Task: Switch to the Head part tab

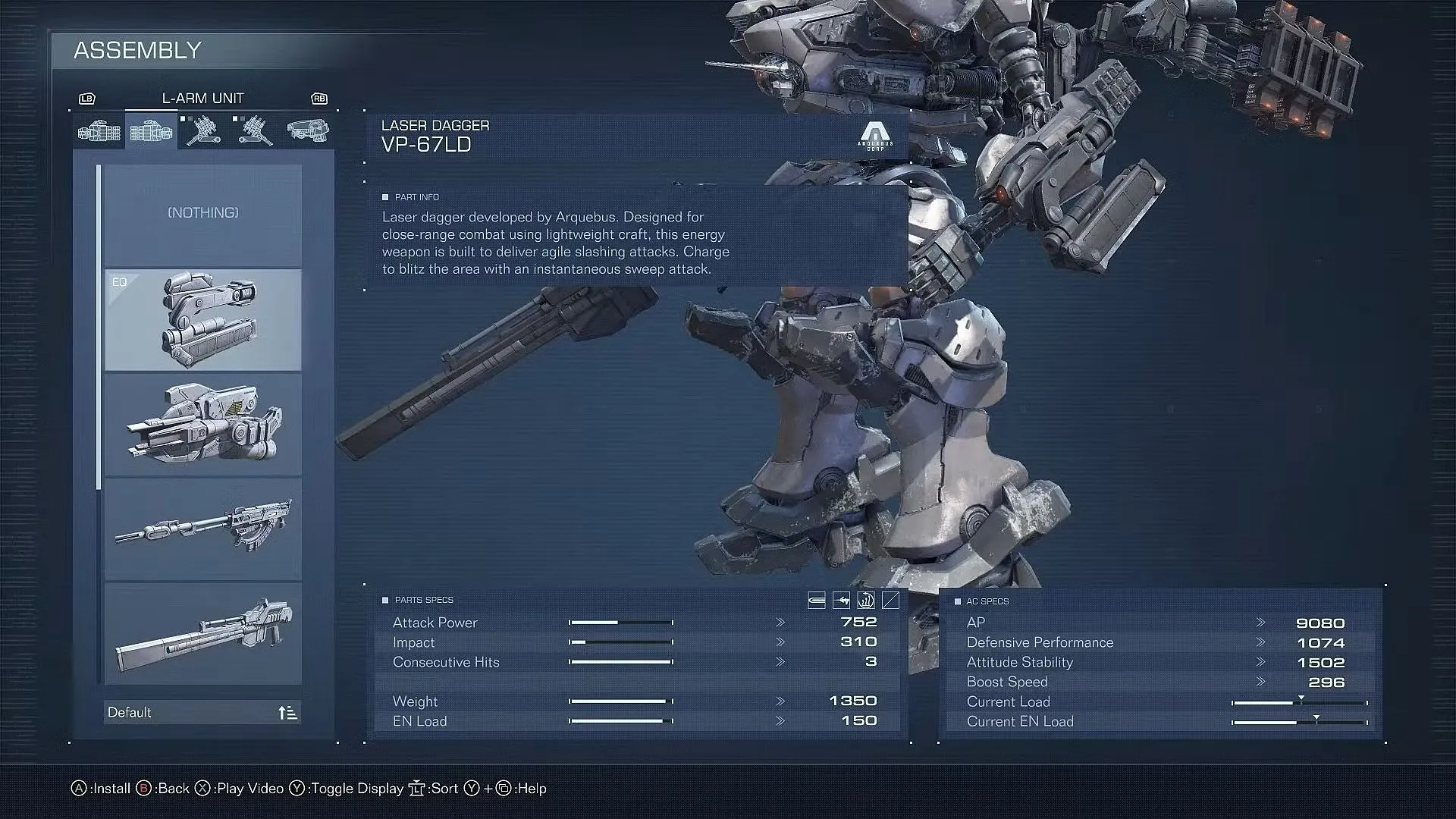Action: (307, 131)
